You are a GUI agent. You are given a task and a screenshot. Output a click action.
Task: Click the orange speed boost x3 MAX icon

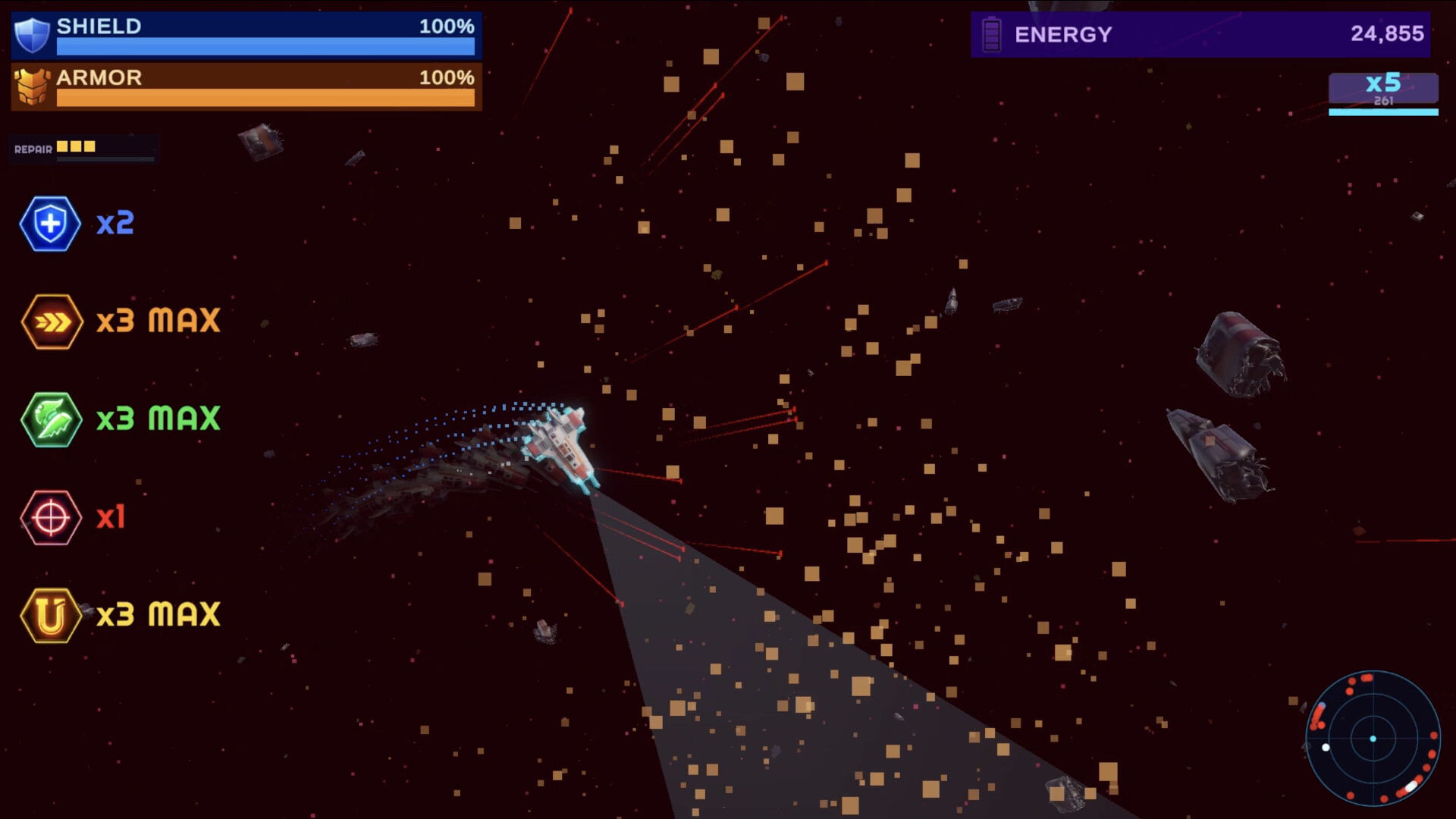click(50, 321)
